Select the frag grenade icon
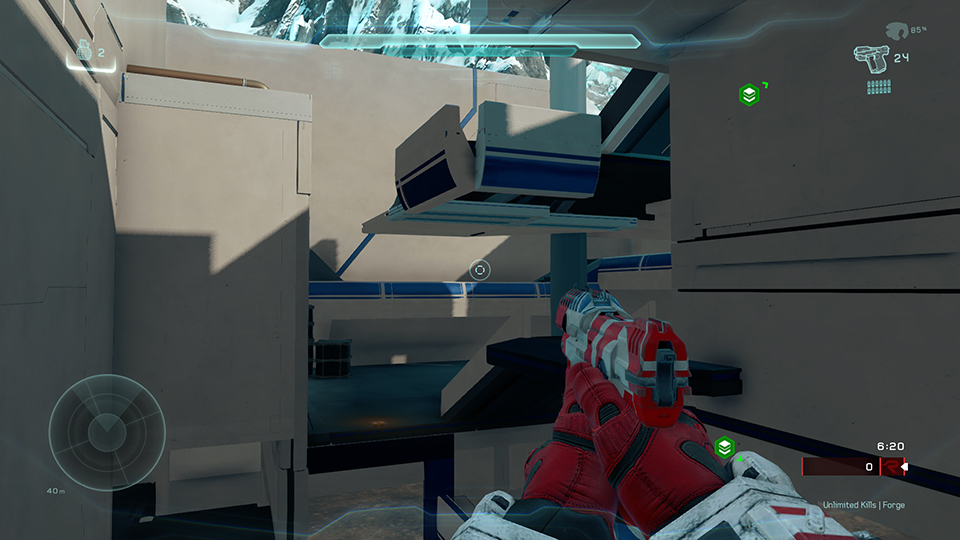960x540 pixels. [84, 50]
